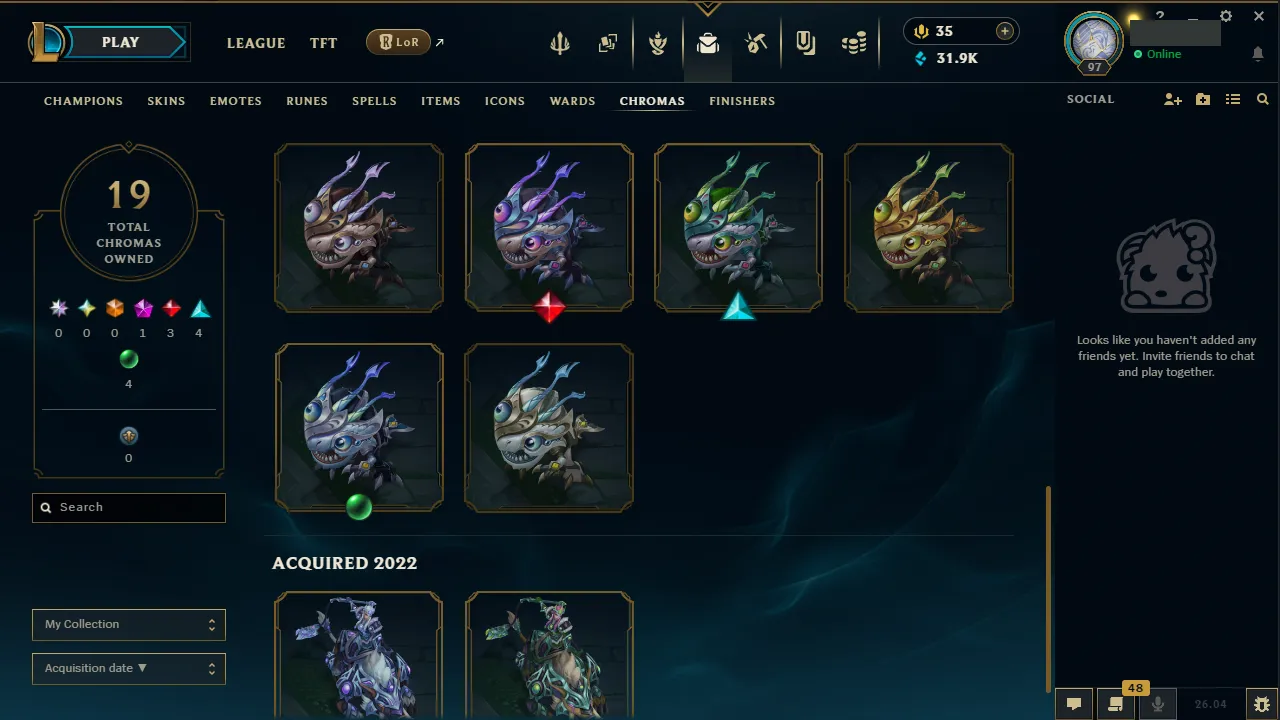This screenshot has width=1280, height=720.
Task: Open the Loot backpack icon
Action: pyautogui.click(x=708, y=43)
